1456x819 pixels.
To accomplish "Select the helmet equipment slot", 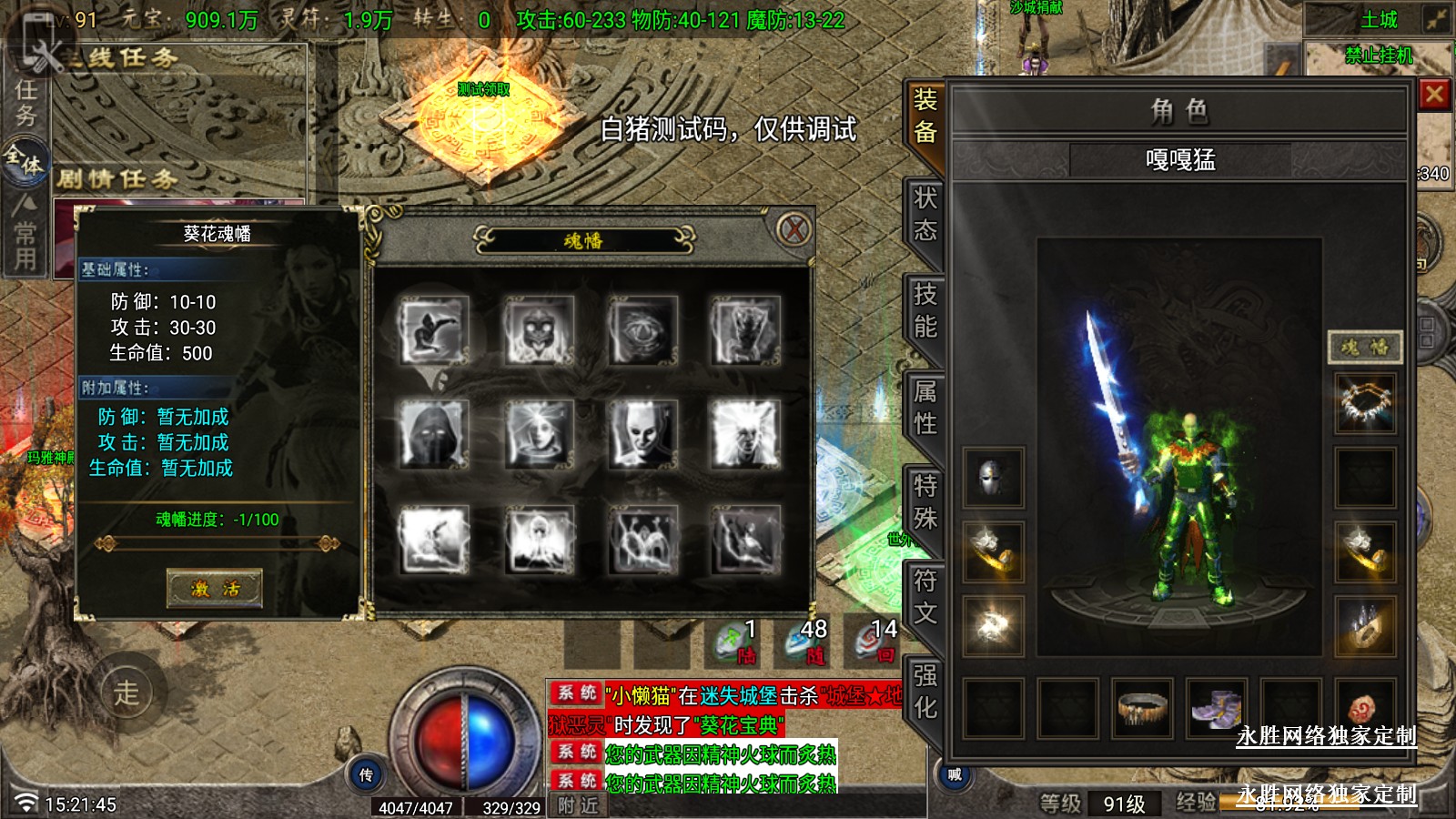I will pyautogui.click(x=993, y=477).
